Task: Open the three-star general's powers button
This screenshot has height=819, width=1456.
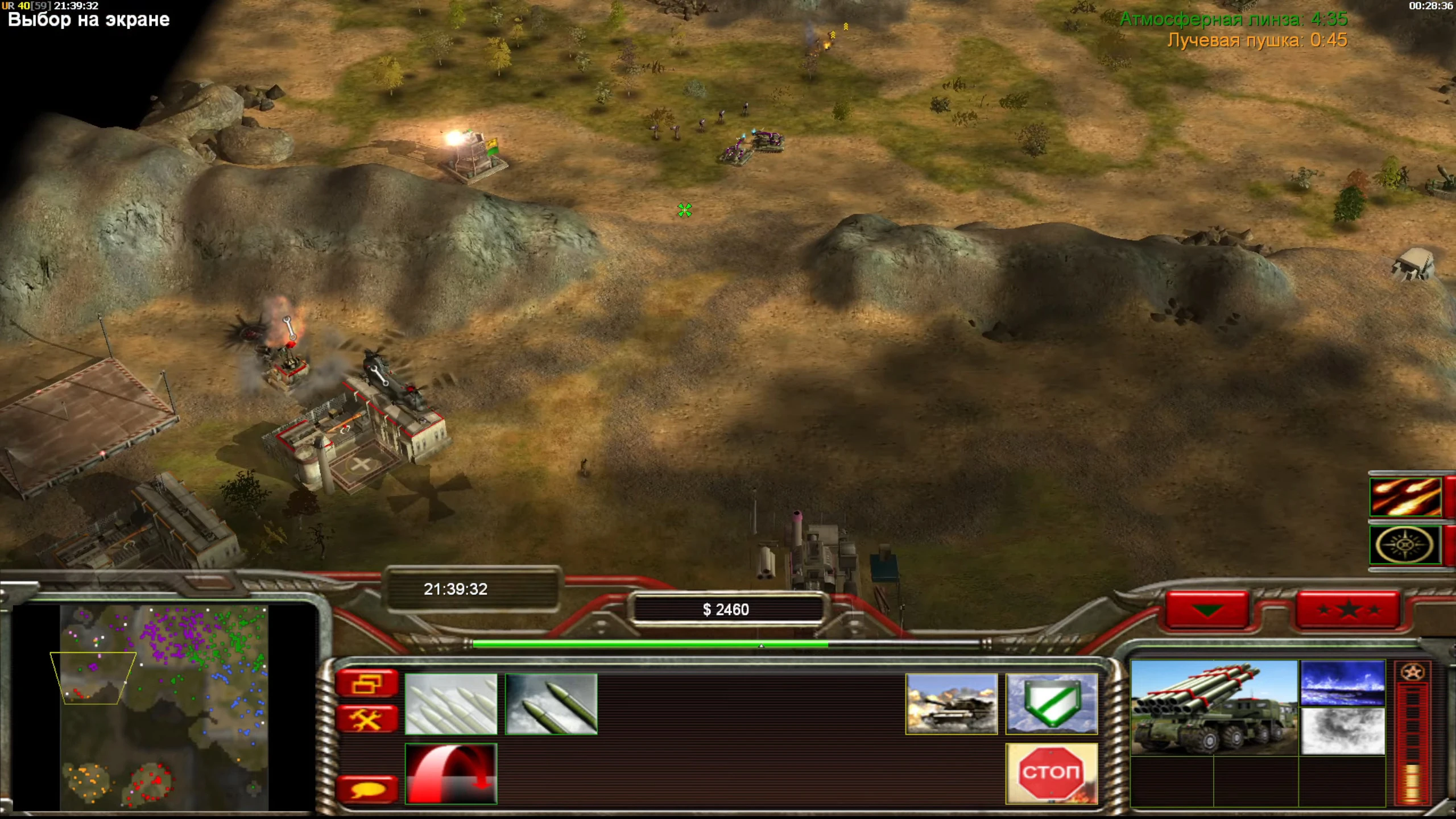Action: [x=1347, y=610]
